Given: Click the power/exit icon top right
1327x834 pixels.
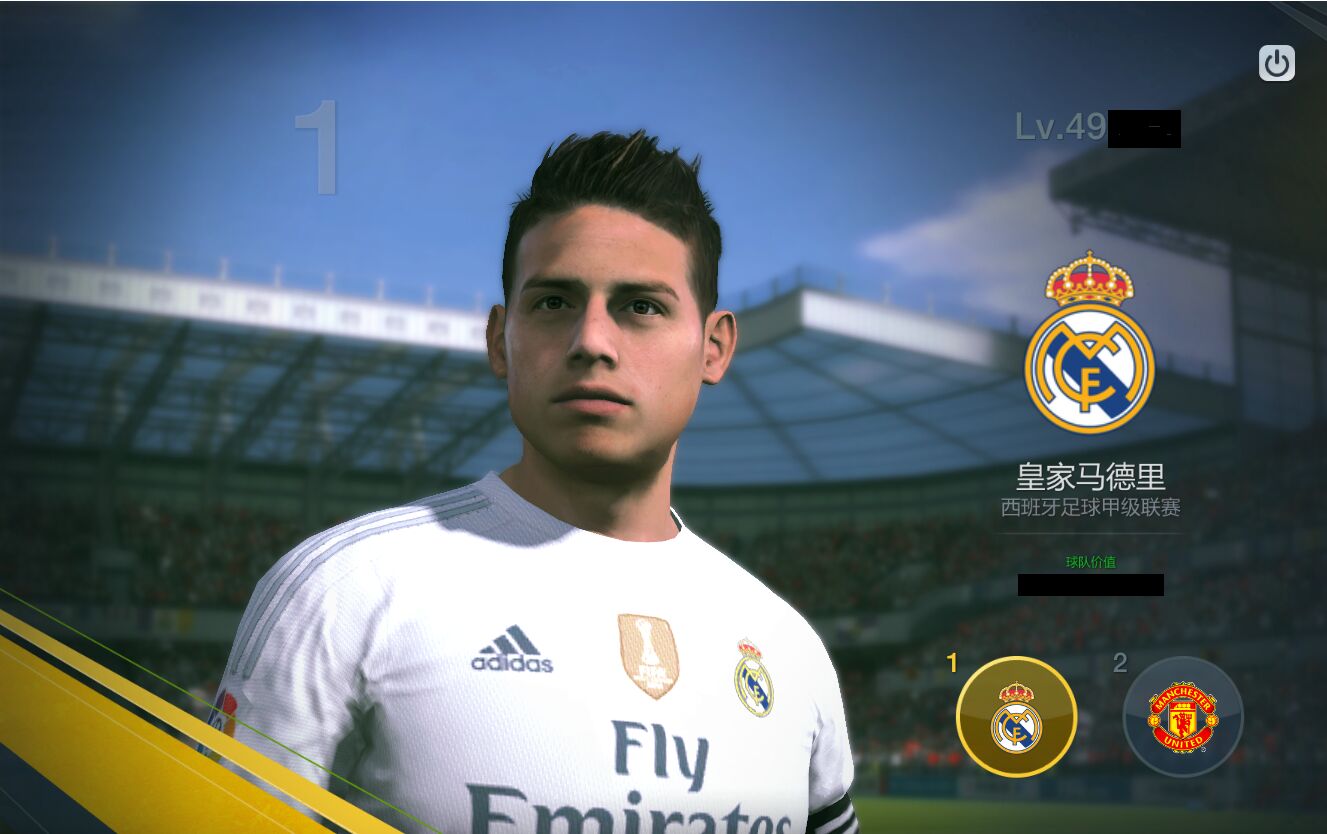Looking at the screenshot, I should click(x=1276, y=62).
